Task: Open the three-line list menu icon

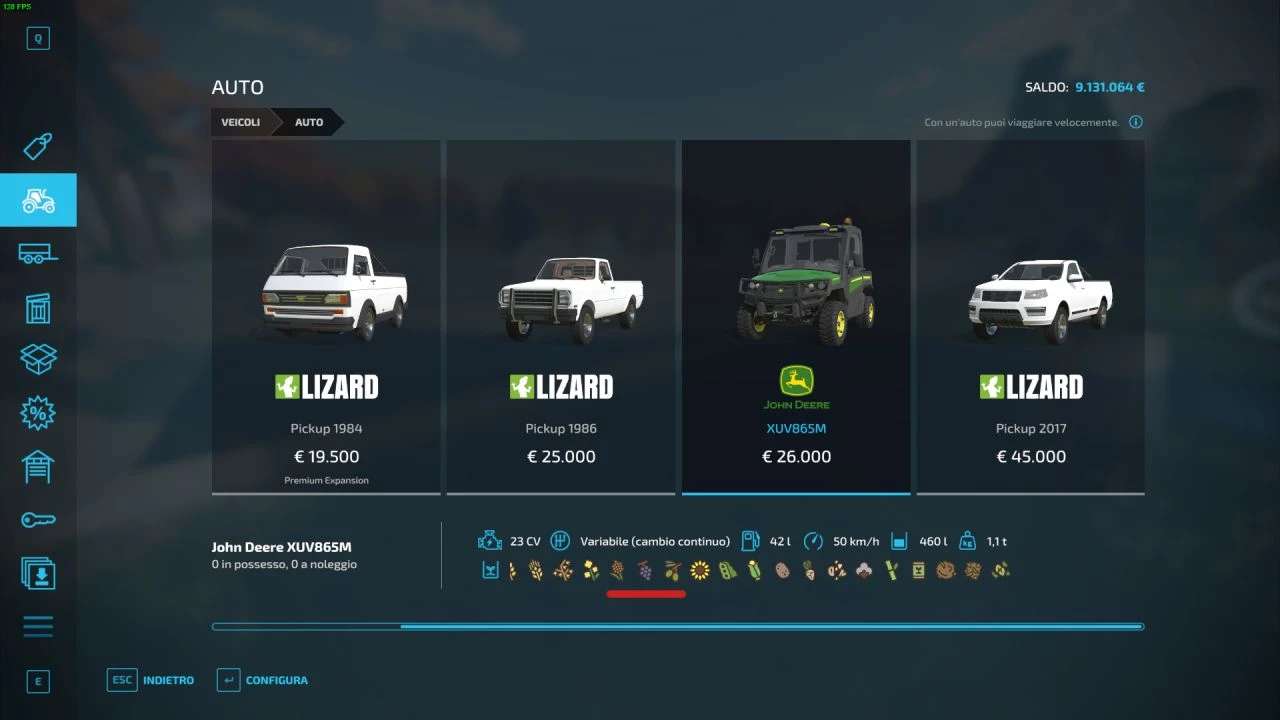Action: pyautogui.click(x=38, y=627)
